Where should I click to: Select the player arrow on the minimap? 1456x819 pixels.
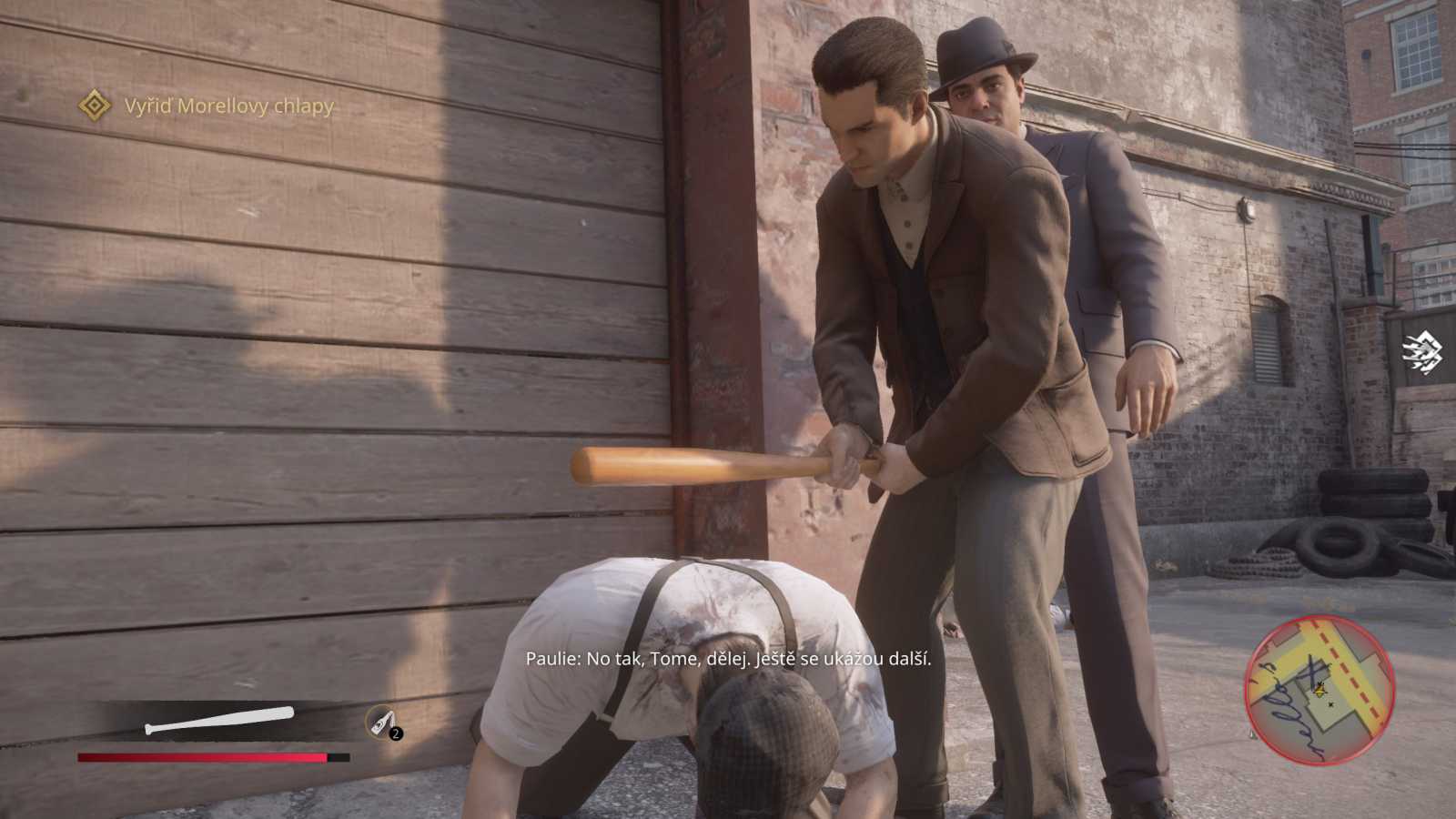point(1320,692)
